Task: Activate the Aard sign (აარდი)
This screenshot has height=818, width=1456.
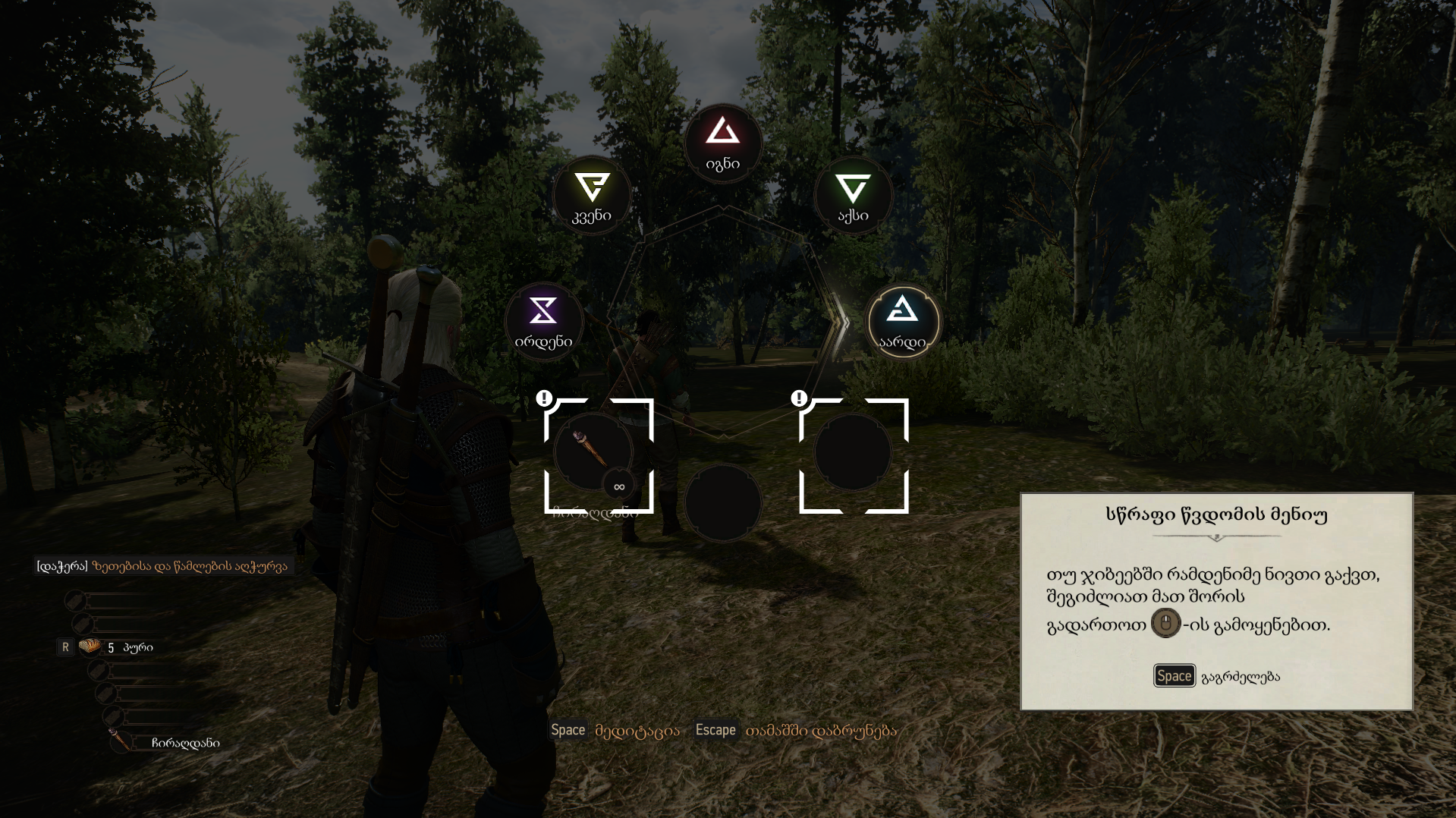Action: pos(902,322)
